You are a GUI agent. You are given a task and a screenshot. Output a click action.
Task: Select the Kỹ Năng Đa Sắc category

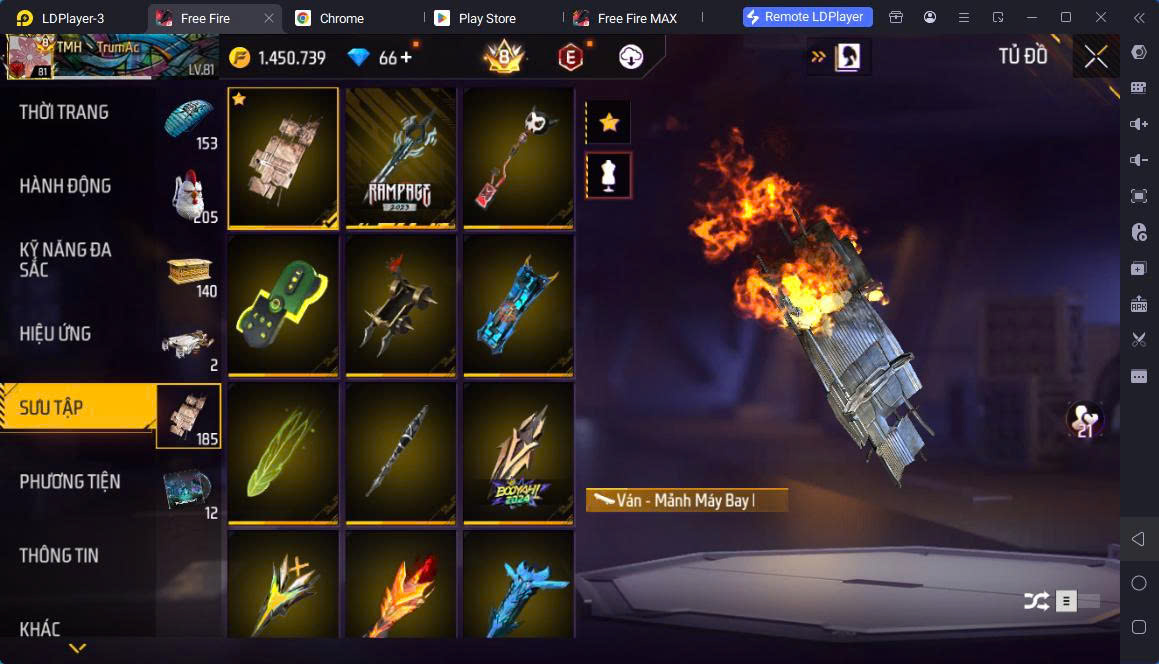click(65, 259)
